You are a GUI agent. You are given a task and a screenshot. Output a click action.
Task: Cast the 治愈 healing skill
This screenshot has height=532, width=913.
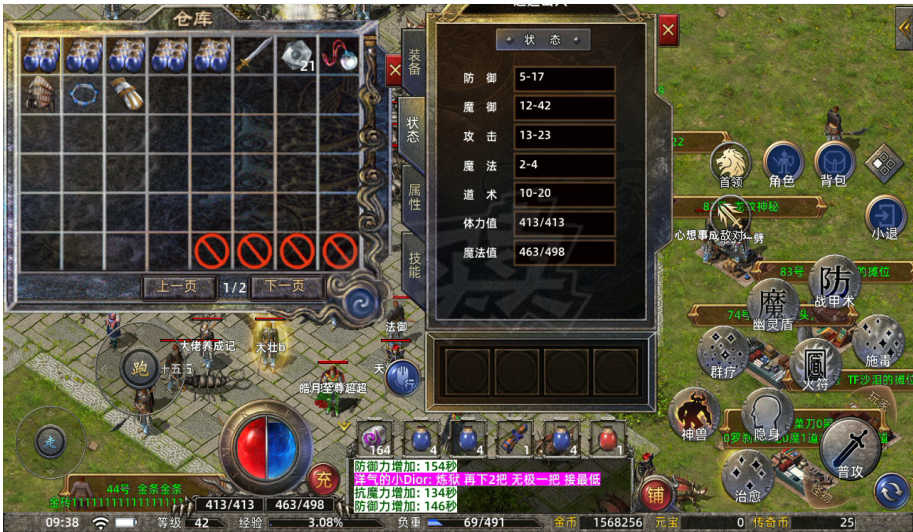click(x=748, y=476)
